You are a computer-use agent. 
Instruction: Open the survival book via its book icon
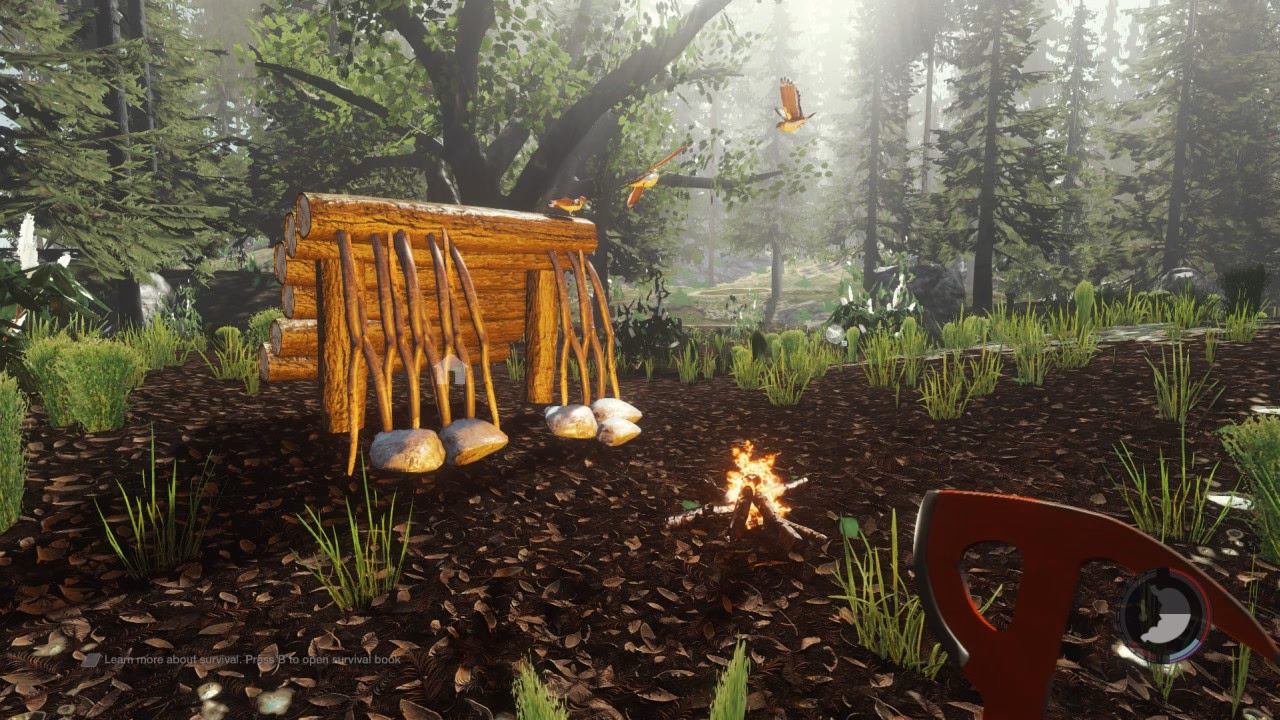click(x=92, y=659)
